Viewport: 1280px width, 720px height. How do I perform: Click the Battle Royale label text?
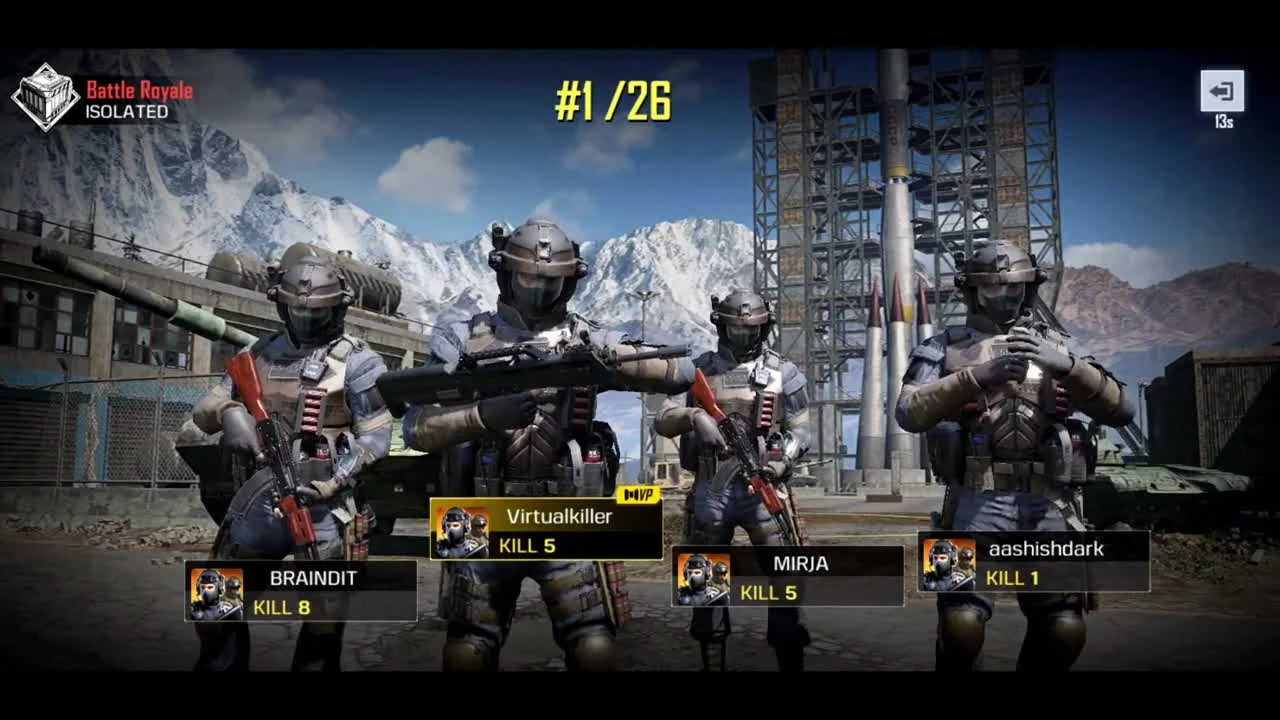click(138, 89)
